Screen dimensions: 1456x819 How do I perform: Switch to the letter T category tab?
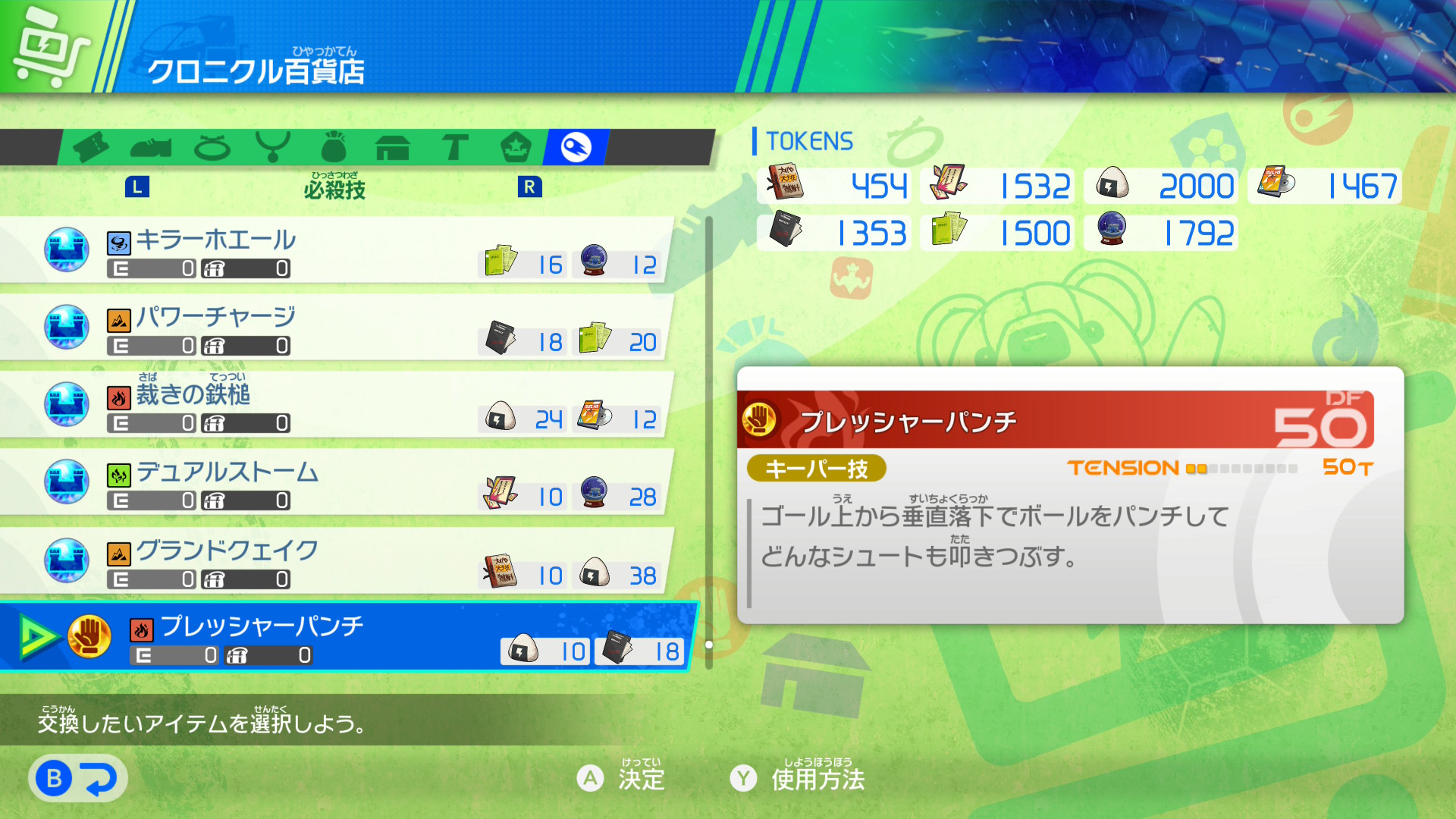point(455,147)
